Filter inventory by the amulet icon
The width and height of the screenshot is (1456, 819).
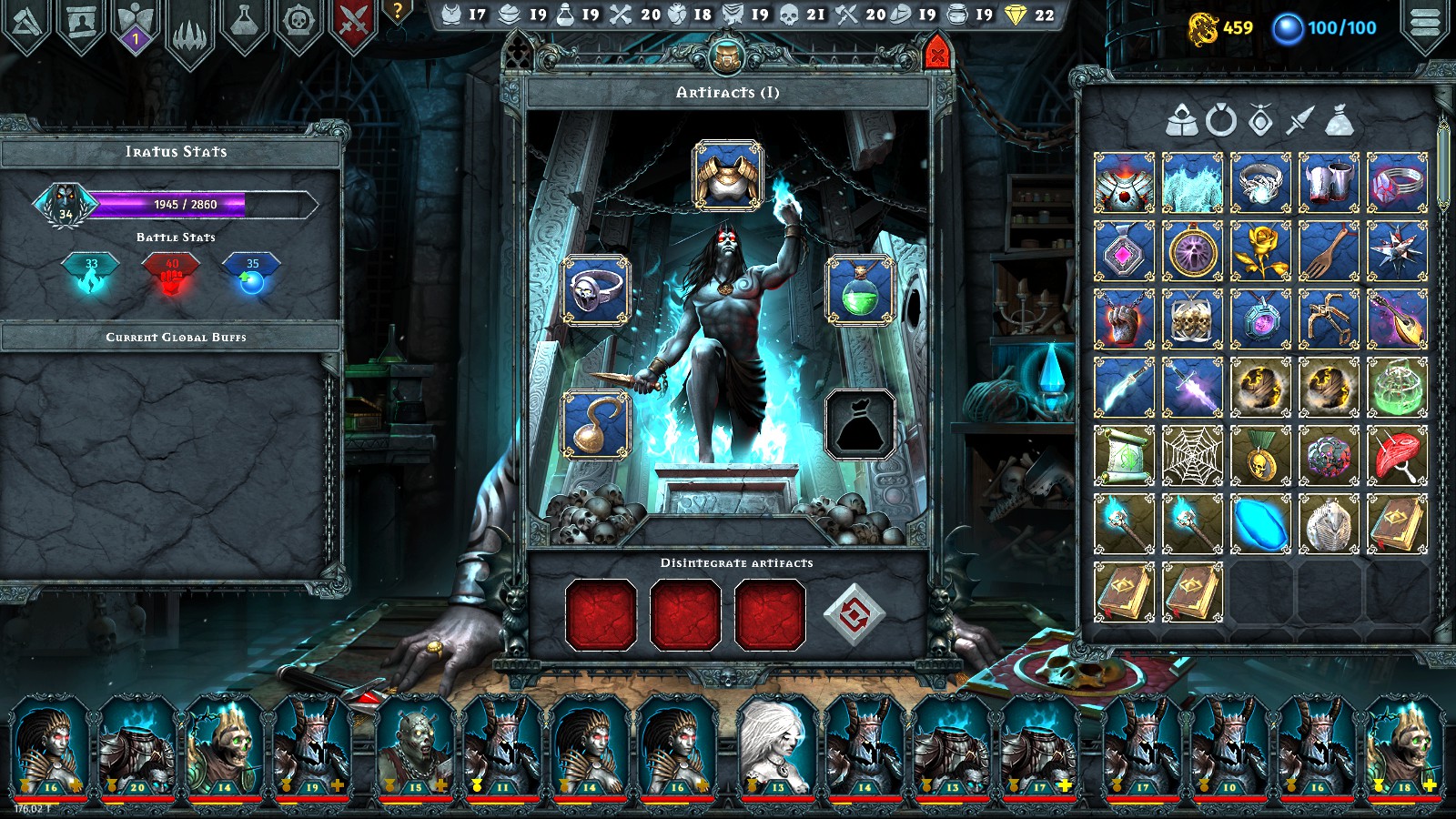[x=1259, y=120]
